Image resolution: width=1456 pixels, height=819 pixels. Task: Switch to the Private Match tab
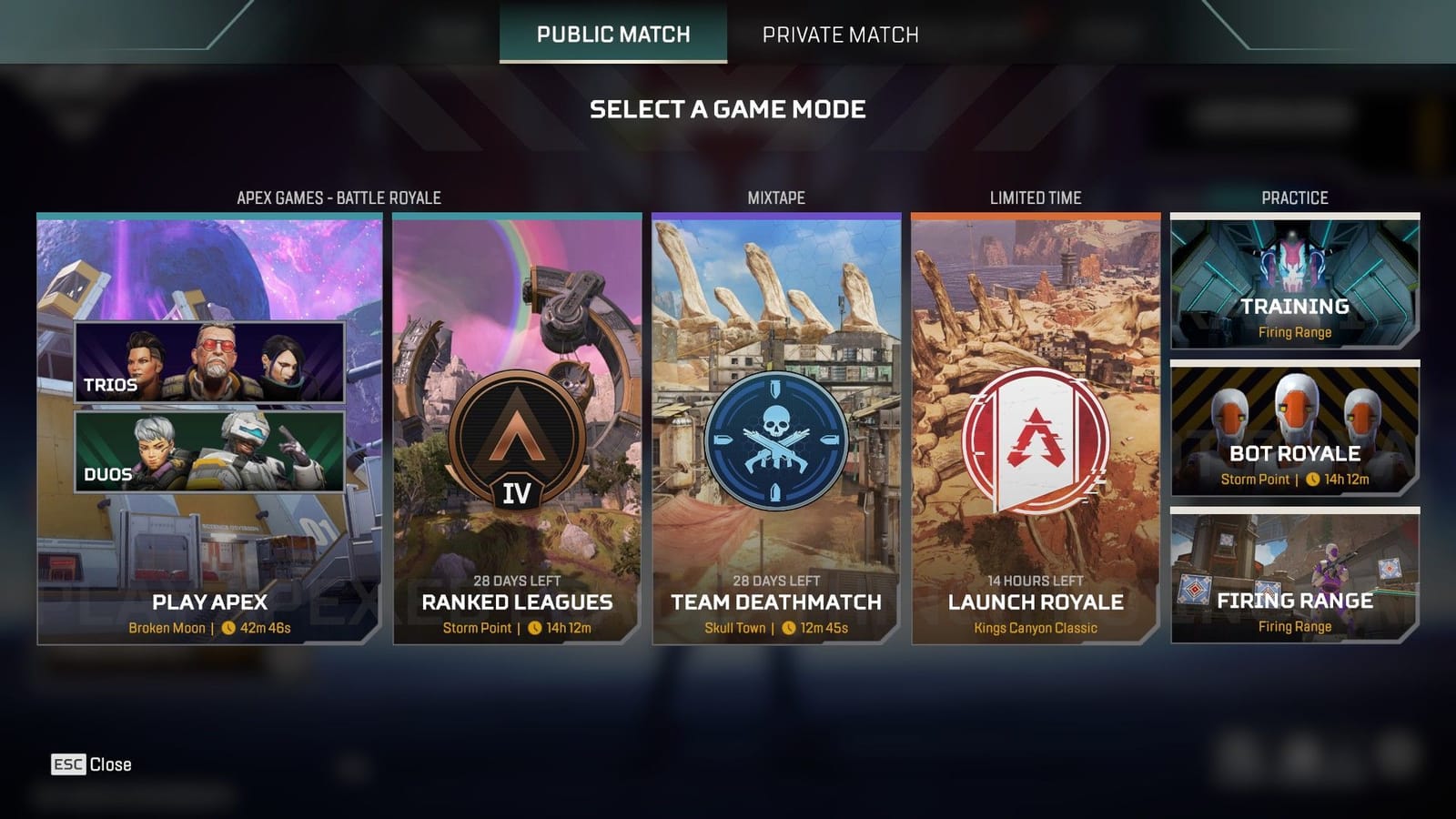coord(842,35)
